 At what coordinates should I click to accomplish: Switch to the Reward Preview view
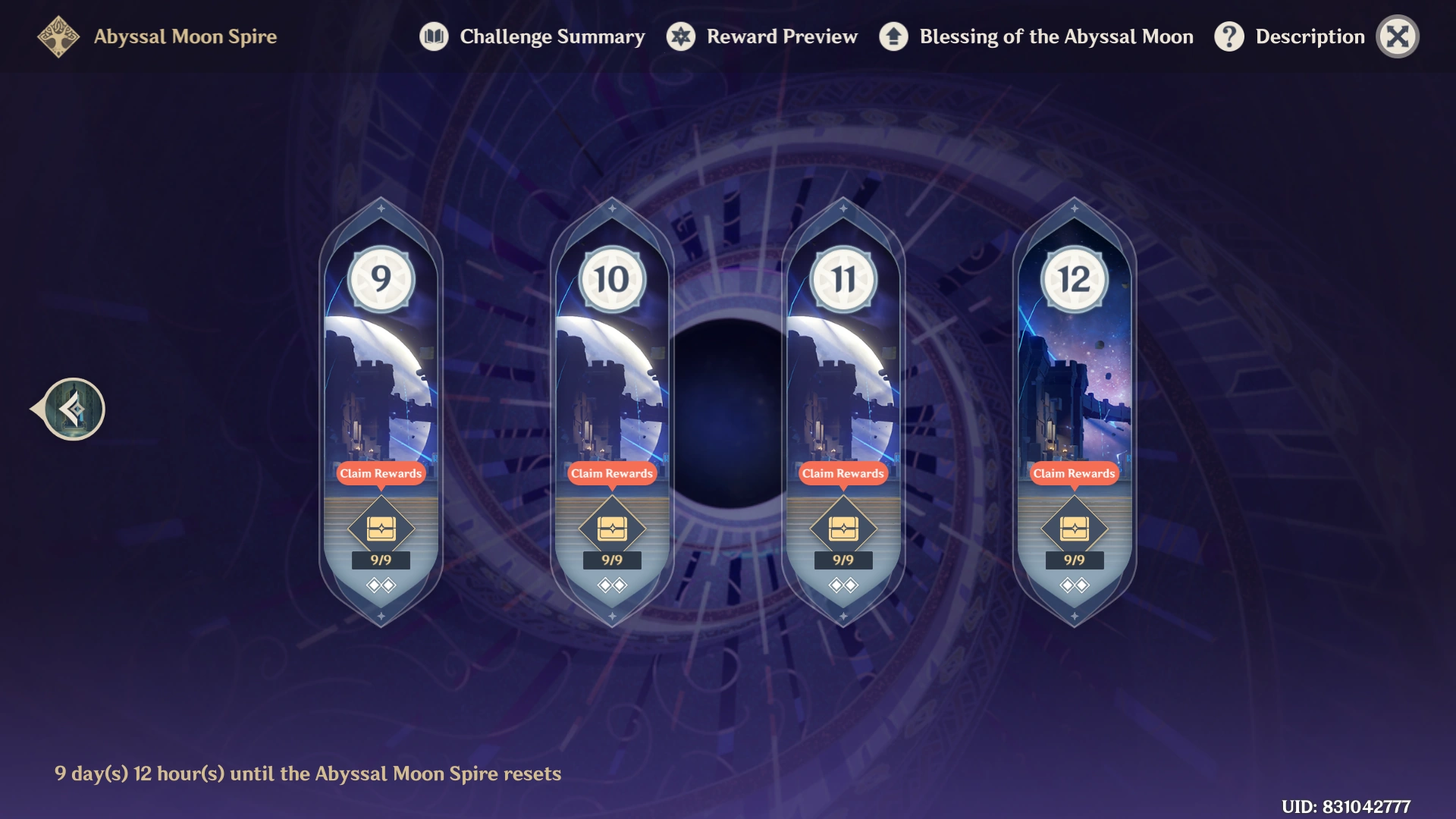coord(781,36)
